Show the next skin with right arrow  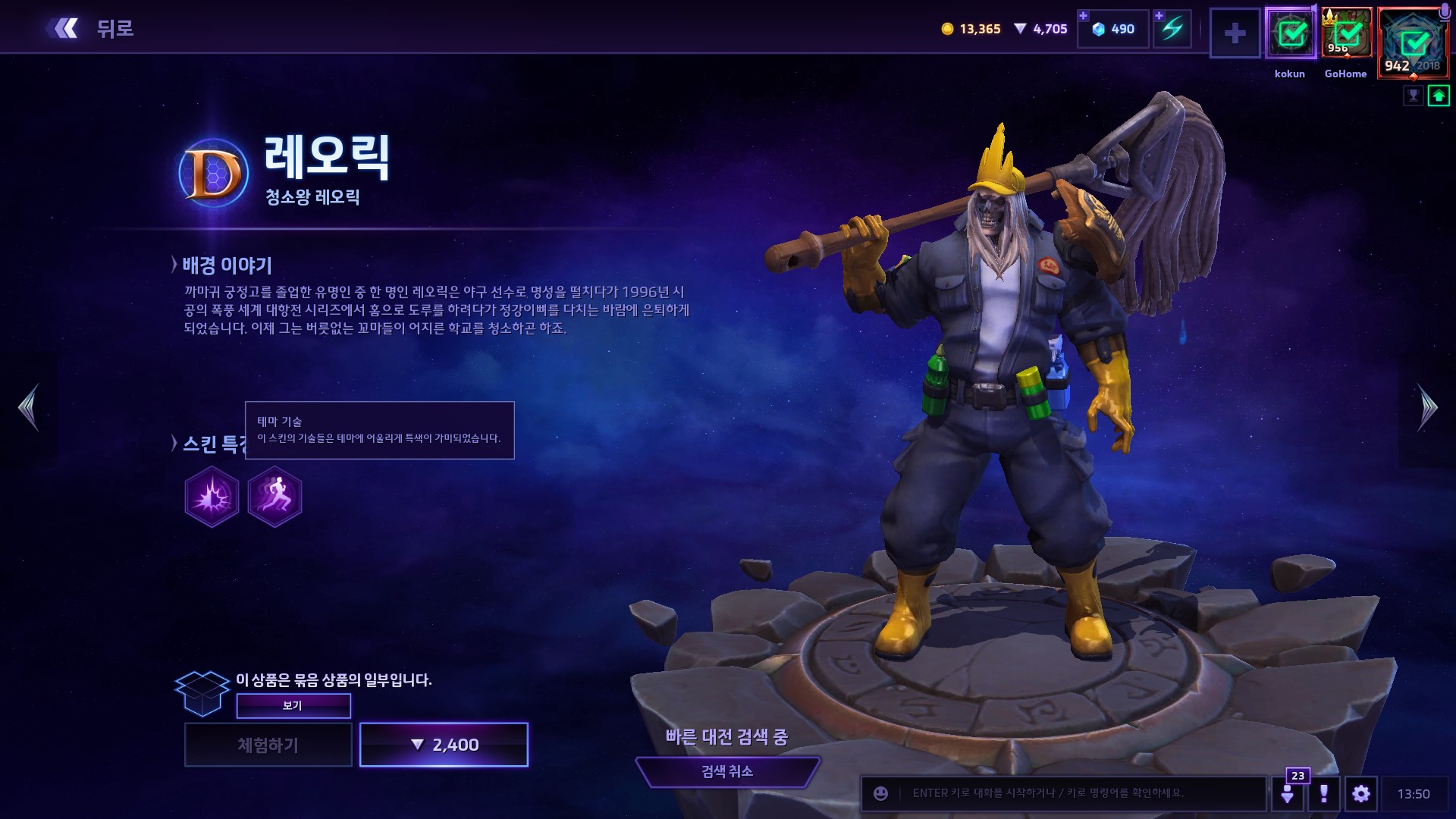pyautogui.click(x=1426, y=407)
